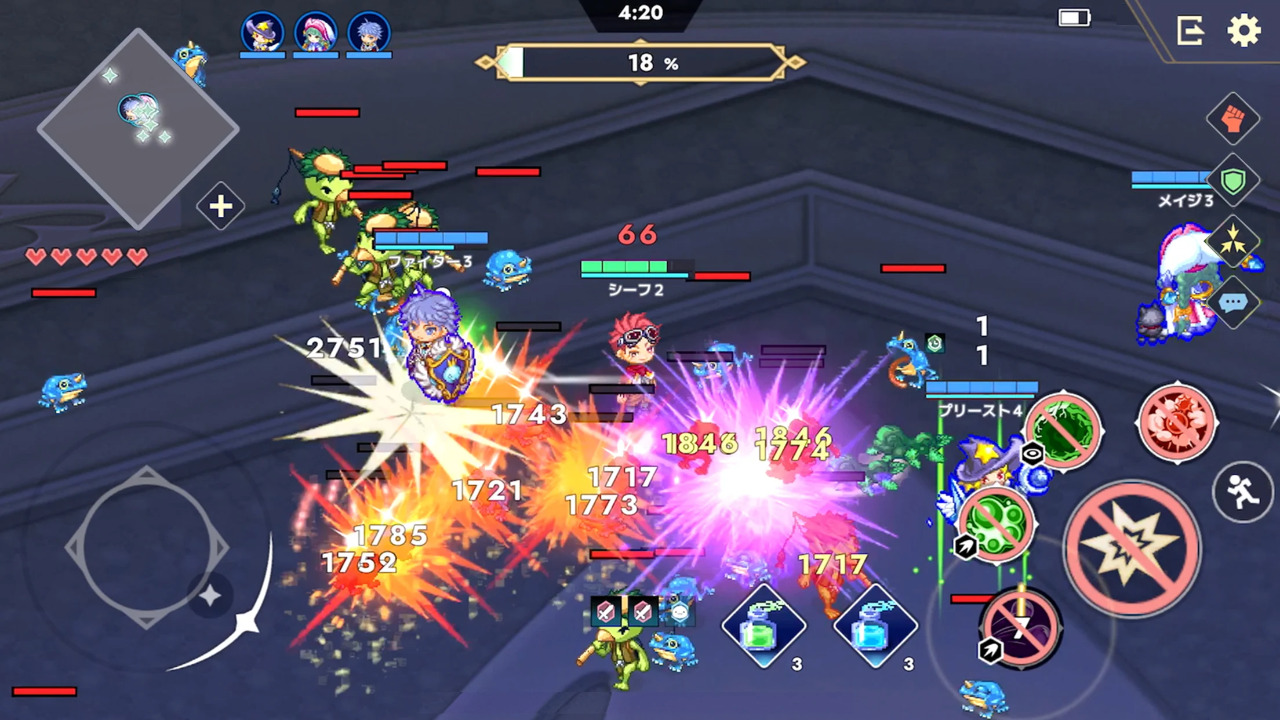Screen dimensions: 1280x720
Task: Tap the virtual joystick pad
Action: pyautogui.click(x=144, y=547)
